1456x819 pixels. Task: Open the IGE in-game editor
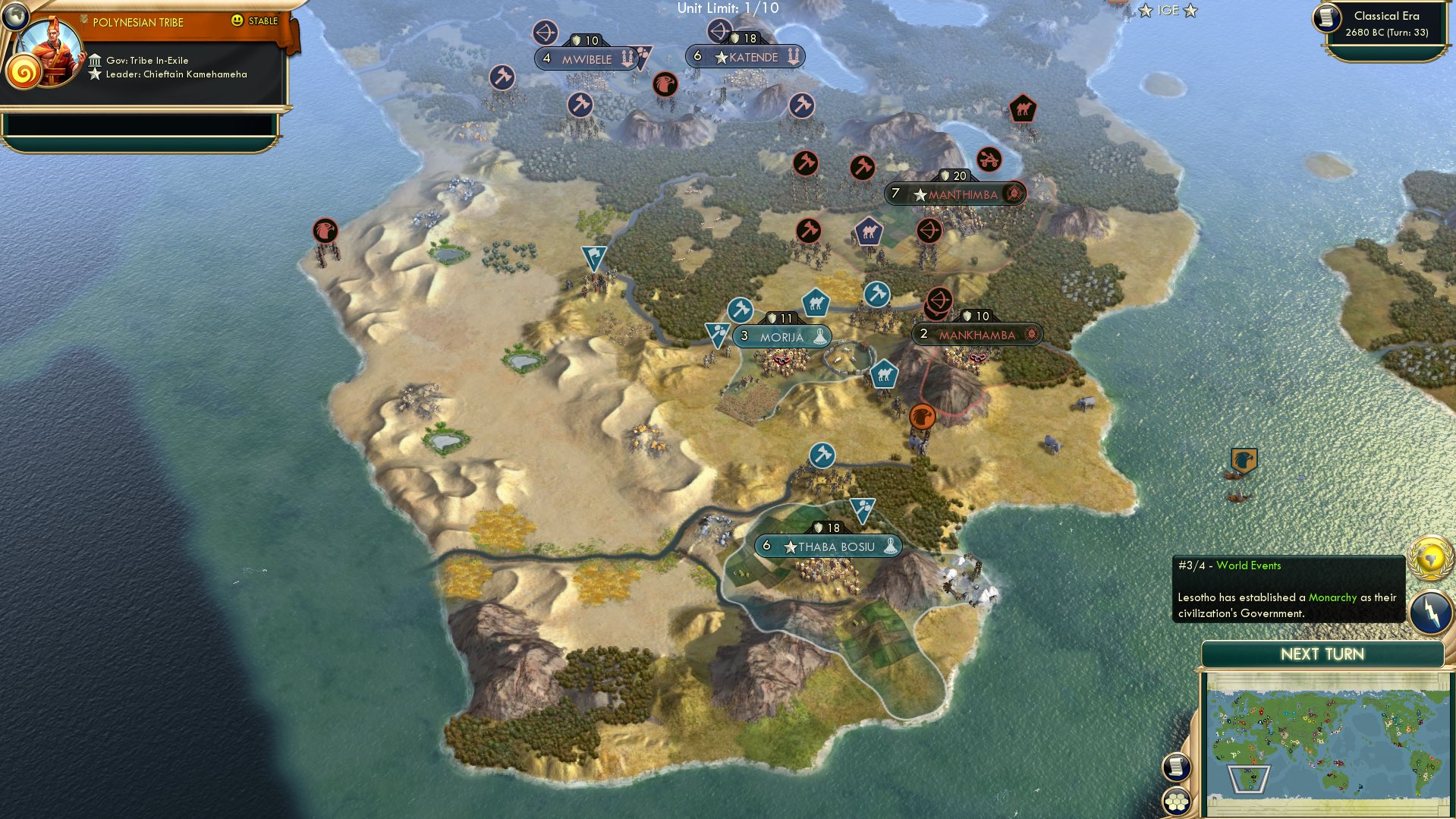[1167, 11]
